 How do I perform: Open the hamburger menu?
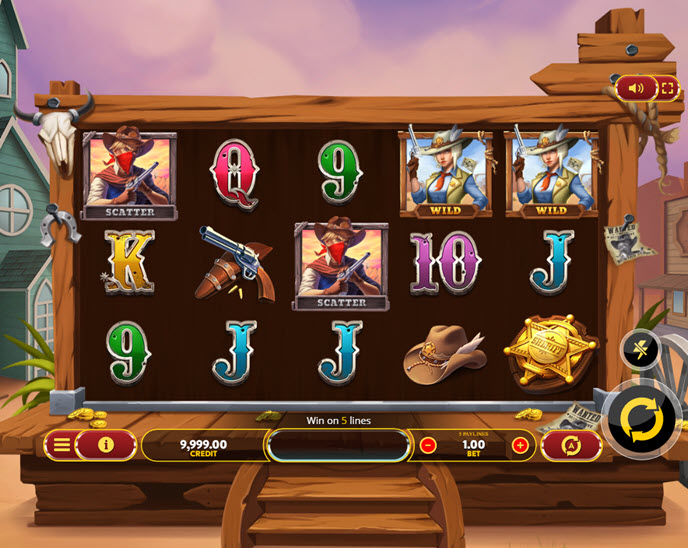pyautogui.click(x=62, y=445)
